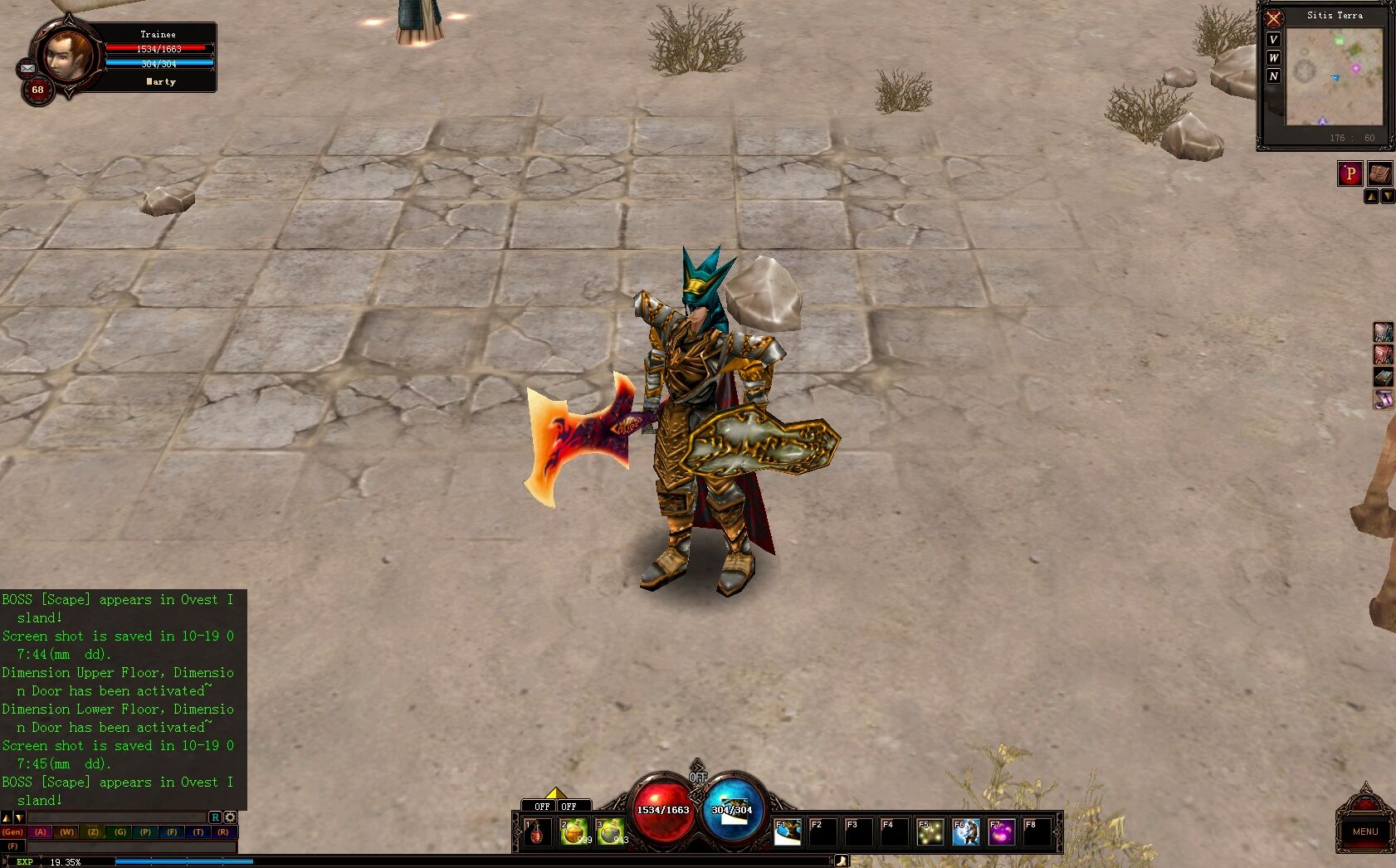Image resolution: width=1396 pixels, height=868 pixels.
Task: Use the green potion in slot 3
Action: tap(610, 832)
